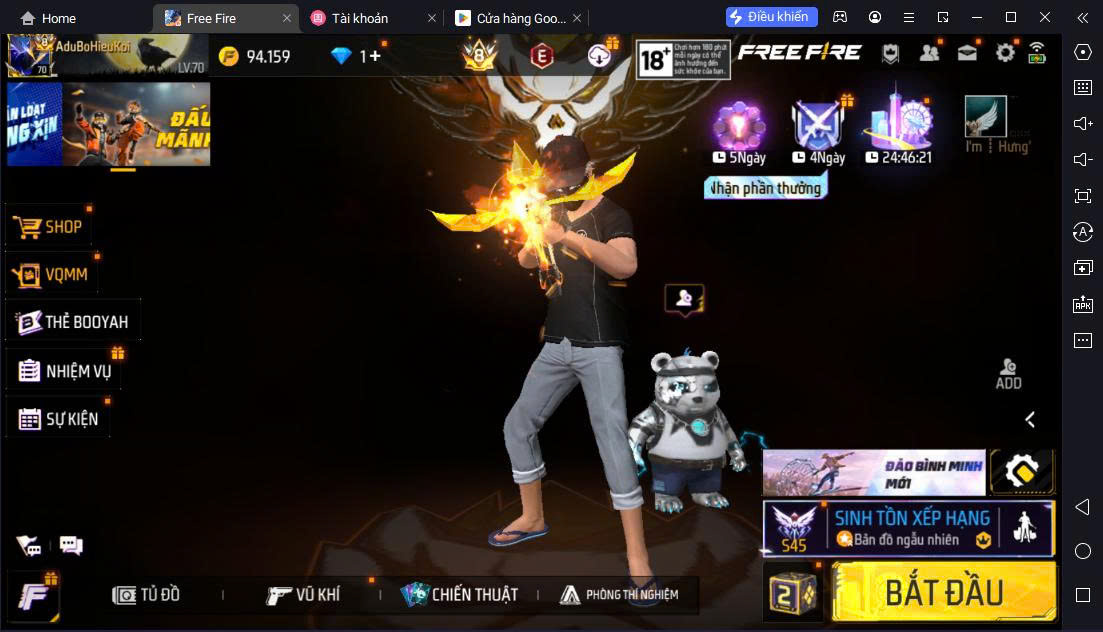Start the match with BẮT ĐẦU
This screenshot has height=632, width=1103.
943,592
